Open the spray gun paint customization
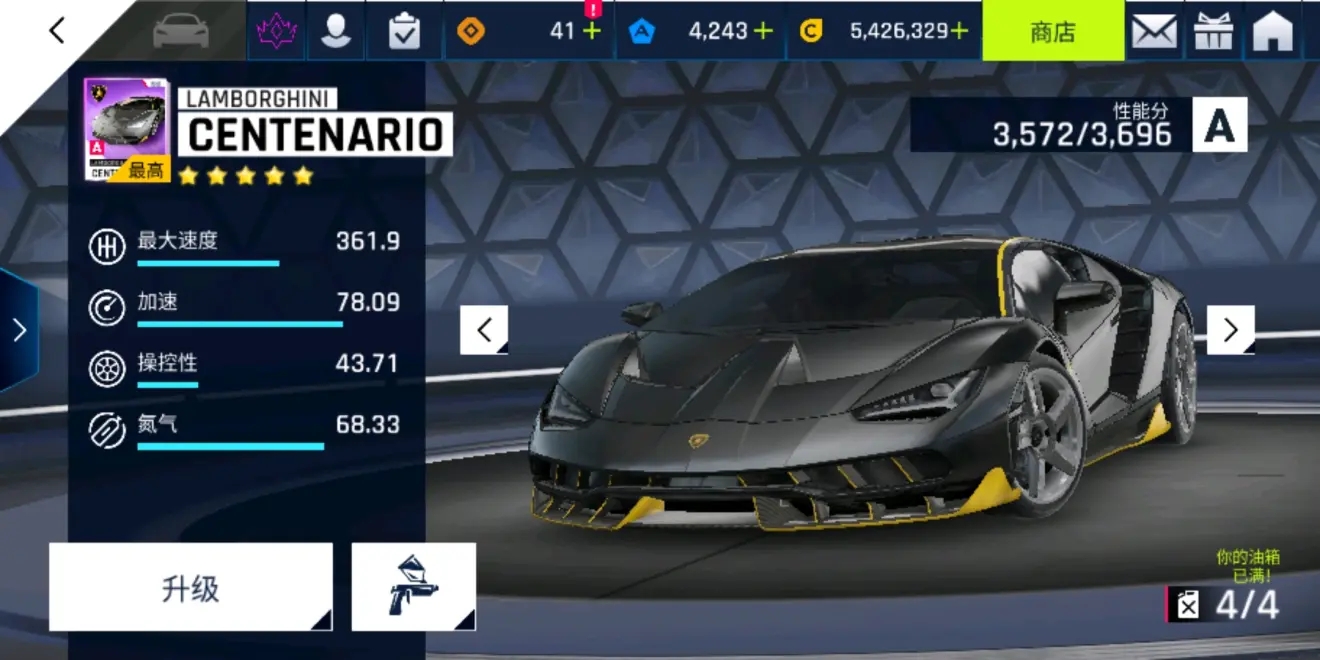This screenshot has height=660, width=1320. 413,588
